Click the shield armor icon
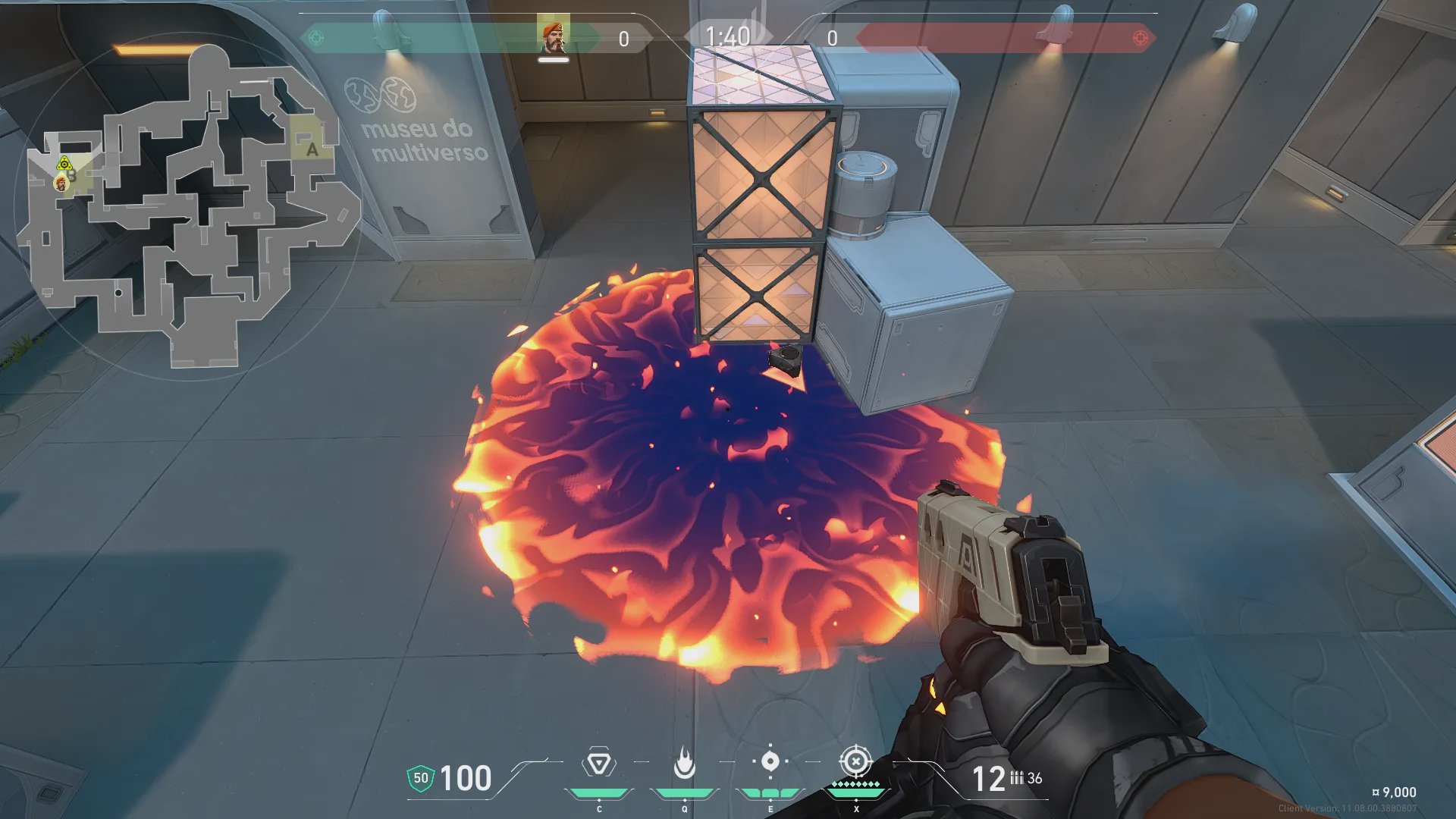The width and height of the screenshot is (1456, 819). [x=421, y=778]
